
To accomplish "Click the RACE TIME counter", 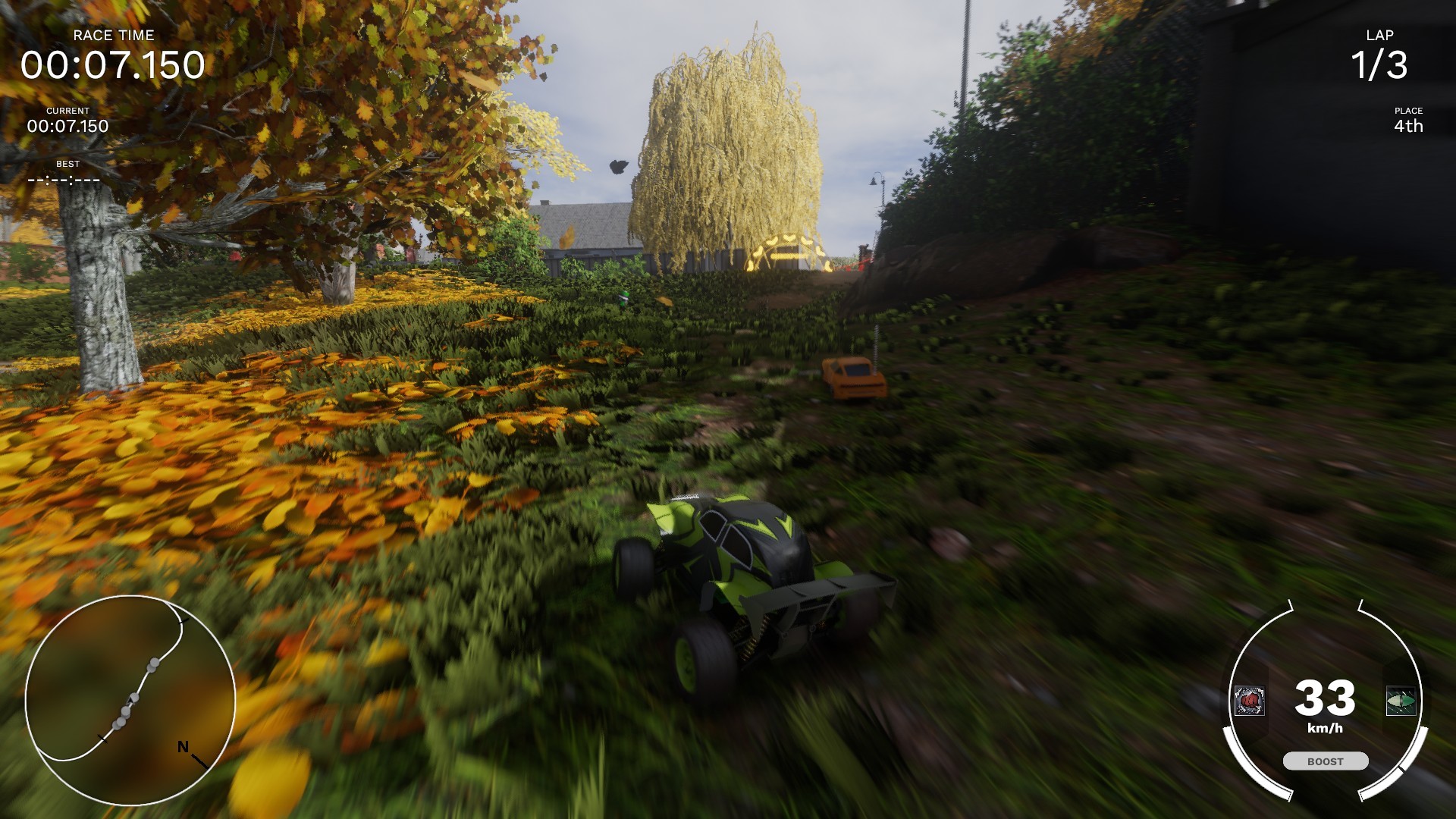I will (112, 64).
